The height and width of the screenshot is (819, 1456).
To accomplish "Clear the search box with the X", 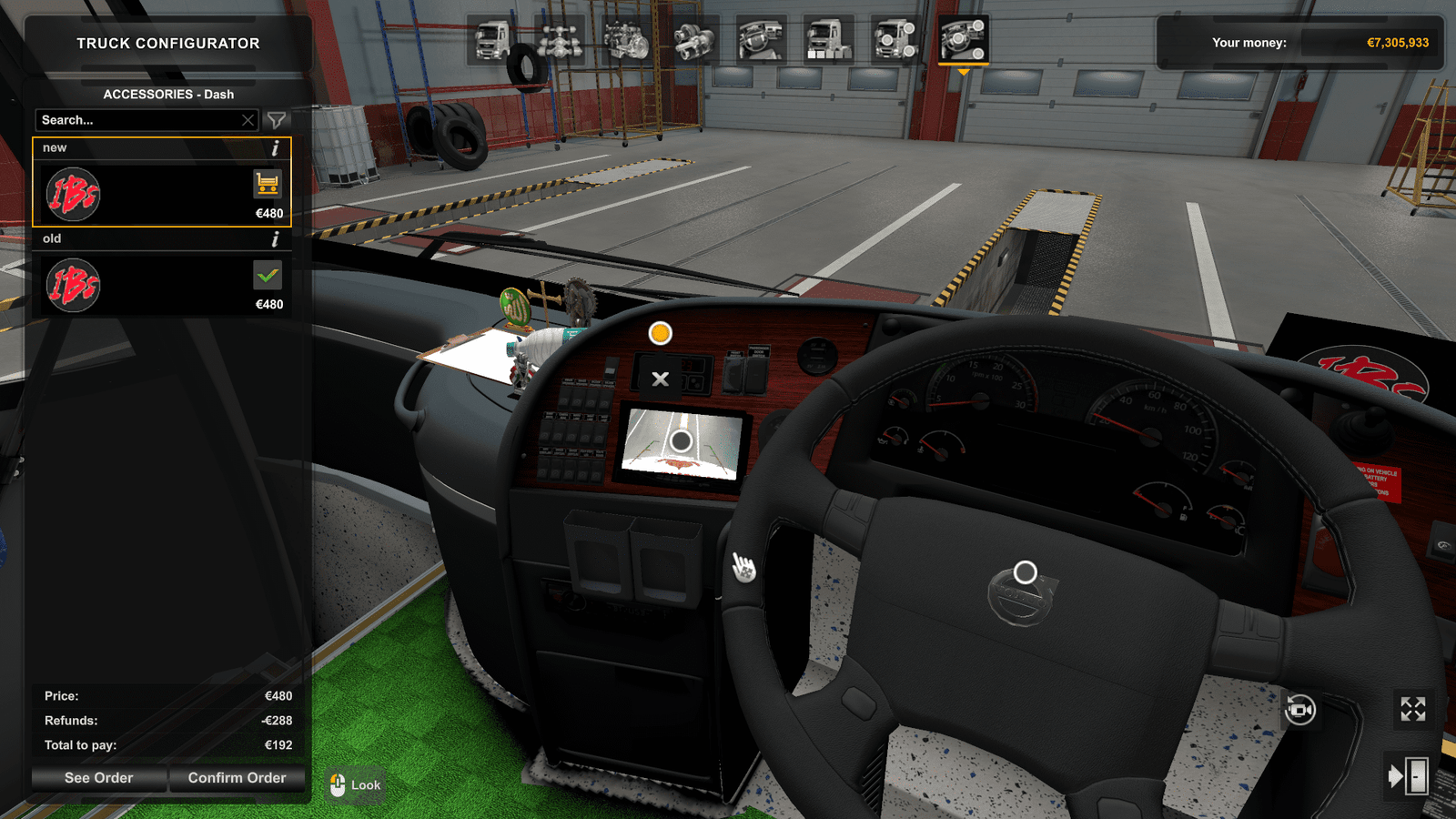I will point(248,120).
